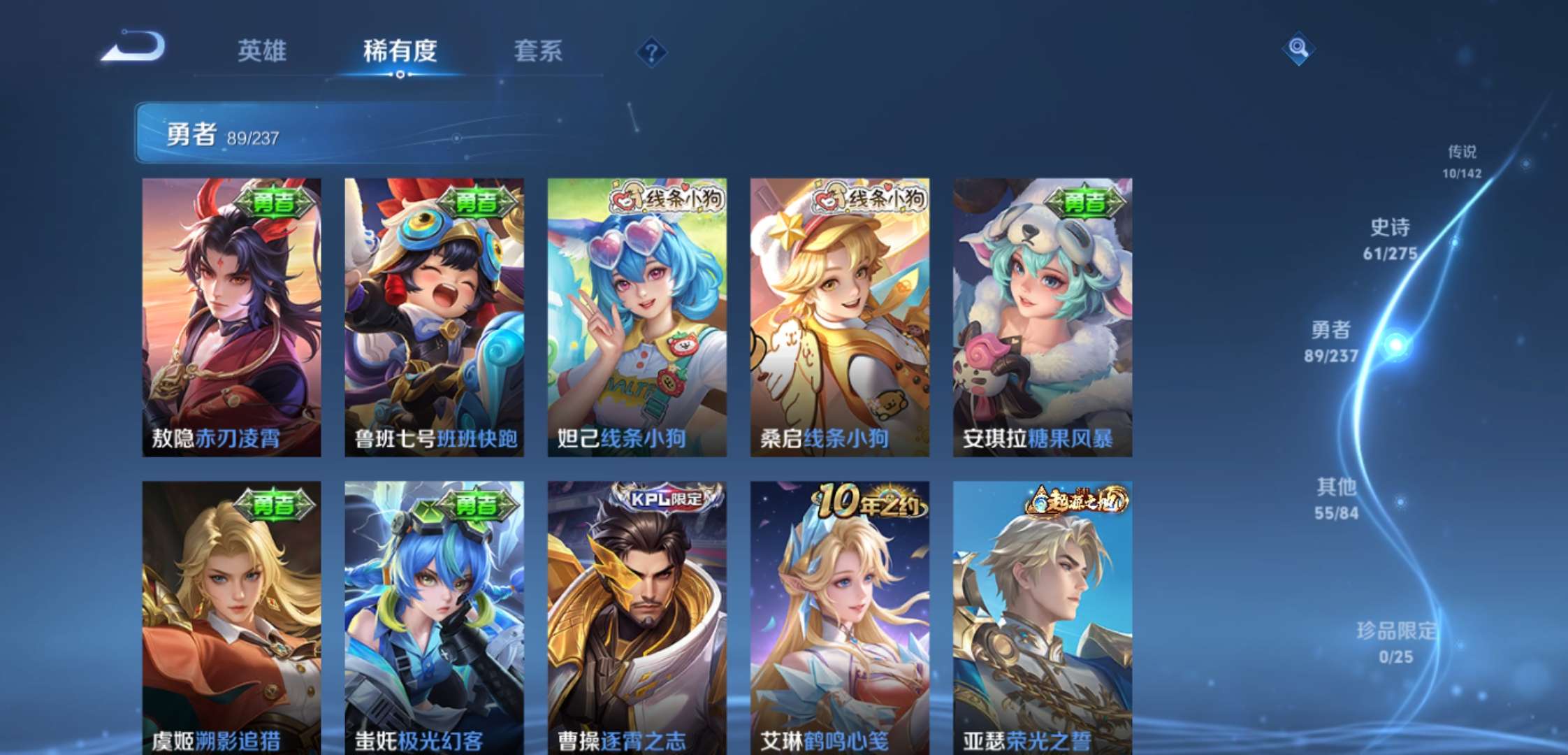Image resolution: width=1568 pixels, height=755 pixels.
Task: Switch to the 套系 tab
Action: (538, 52)
